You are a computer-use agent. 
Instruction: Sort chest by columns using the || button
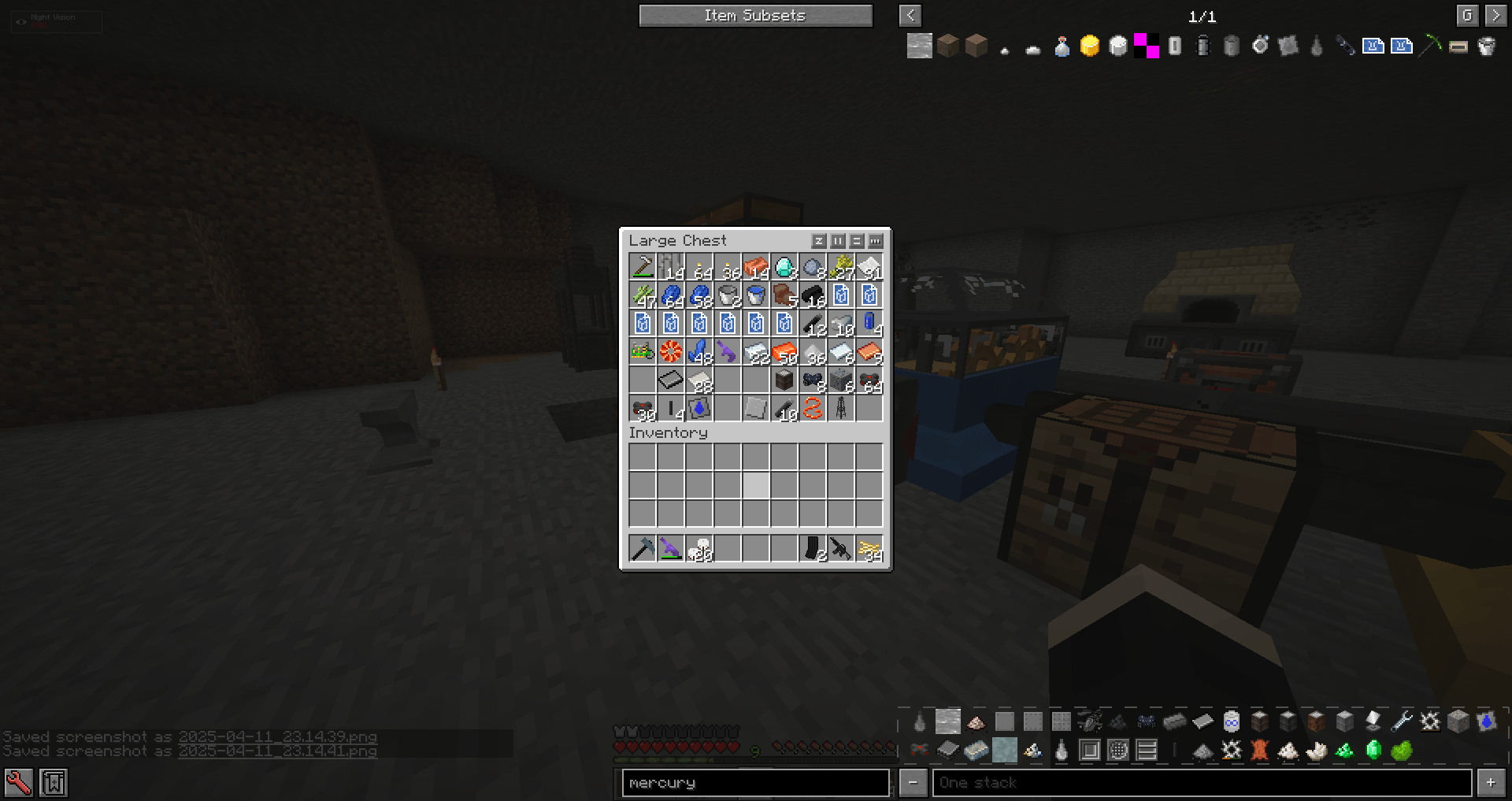tap(838, 241)
